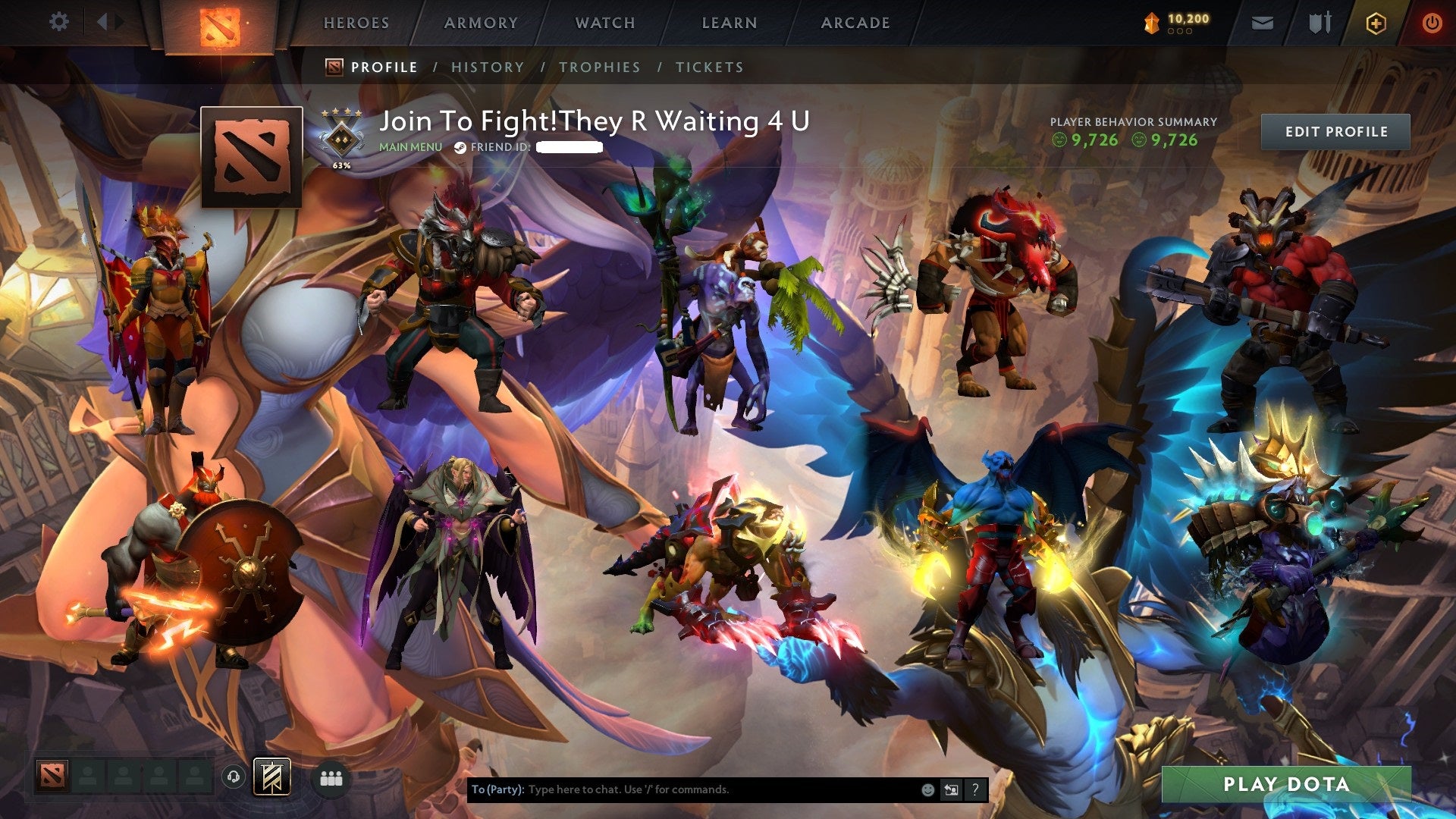The height and width of the screenshot is (819, 1456).
Task: Open the settings gear icon
Action: coord(58,21)
